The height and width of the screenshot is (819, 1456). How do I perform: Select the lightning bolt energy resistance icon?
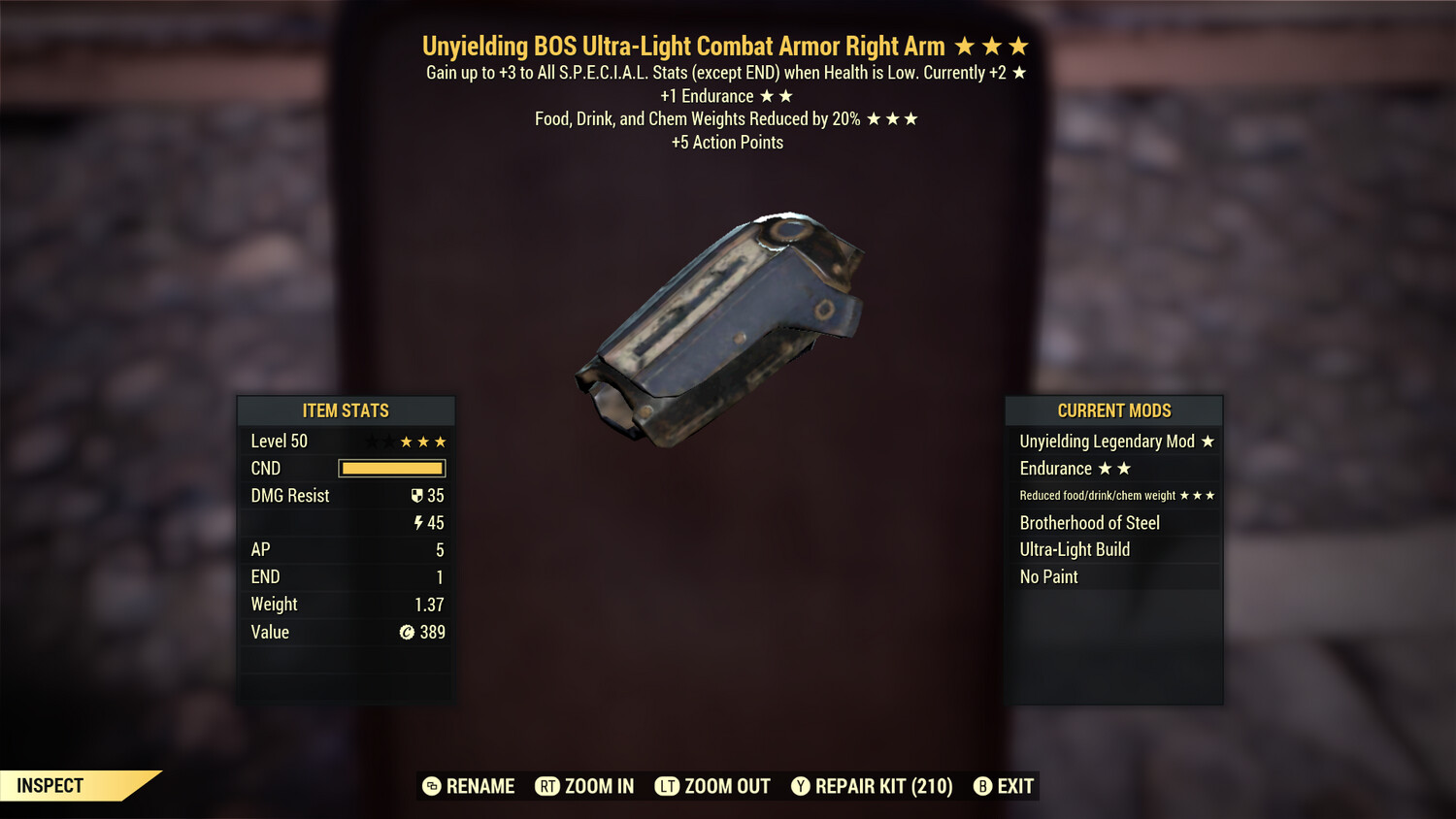(x=418, y=522)
